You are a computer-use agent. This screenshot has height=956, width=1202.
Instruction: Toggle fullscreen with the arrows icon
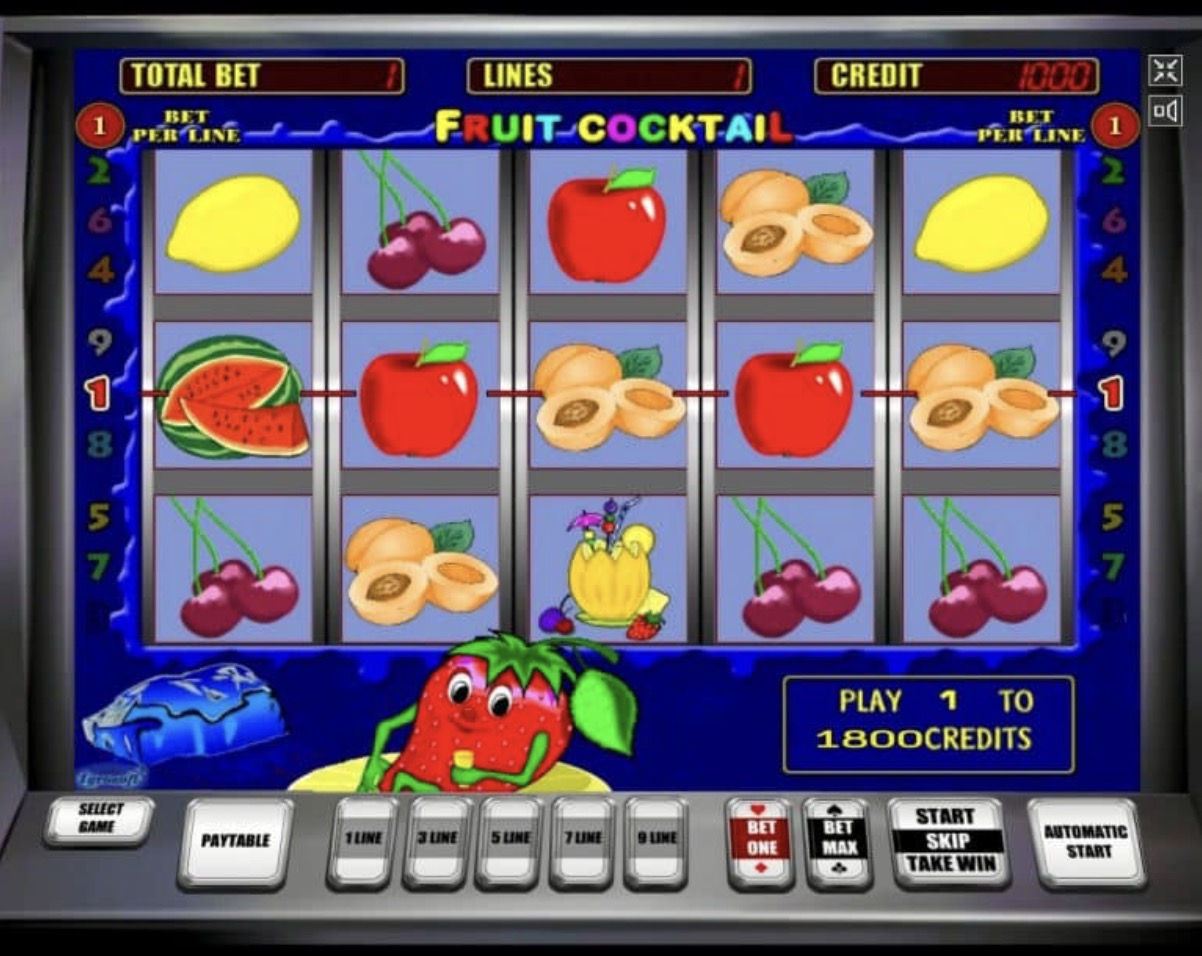[x=1165, y=70]
